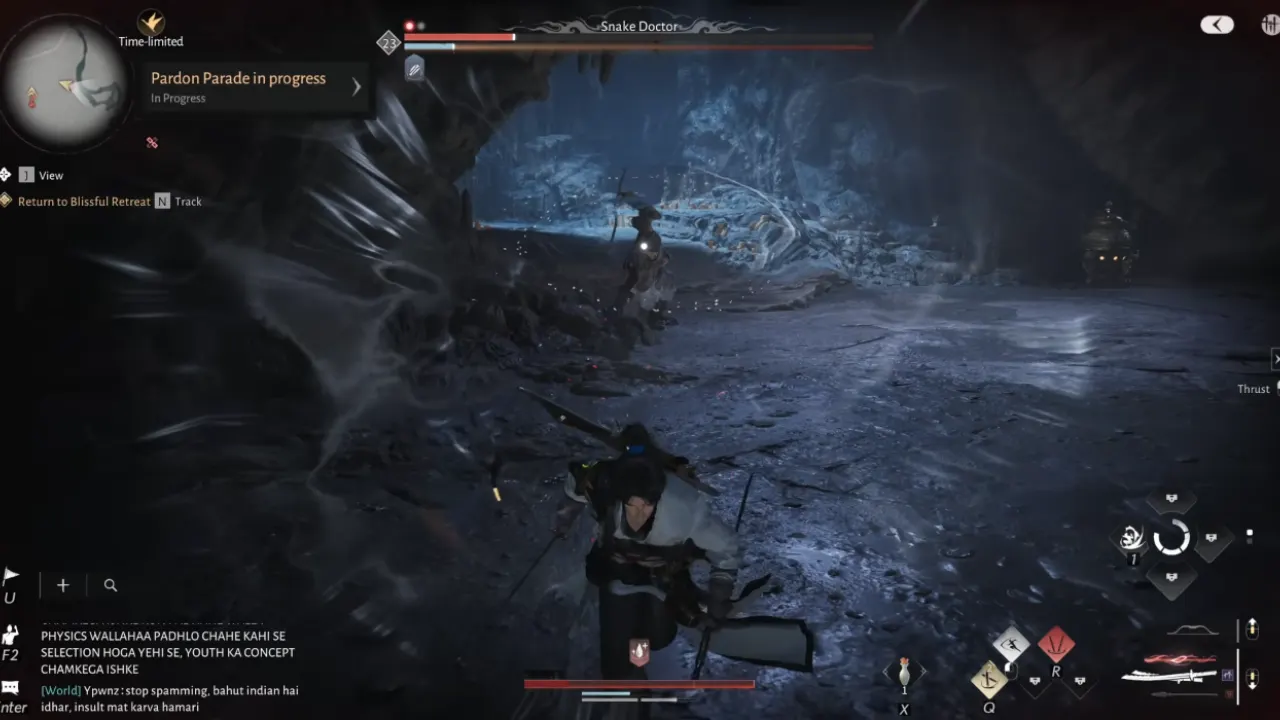The height and width of the screenshot is (720, 1280).
Task: Open the World chat channel
Action: click(59, 690)
